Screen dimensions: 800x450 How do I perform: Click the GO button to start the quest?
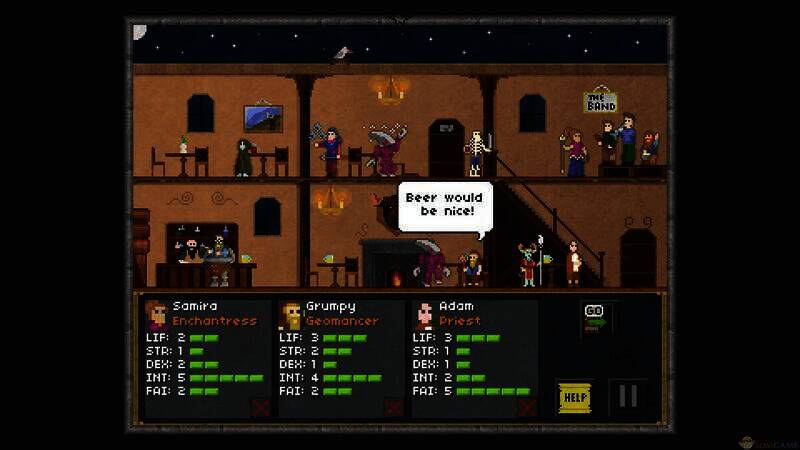pyautogui.click(x=595, y=315)
